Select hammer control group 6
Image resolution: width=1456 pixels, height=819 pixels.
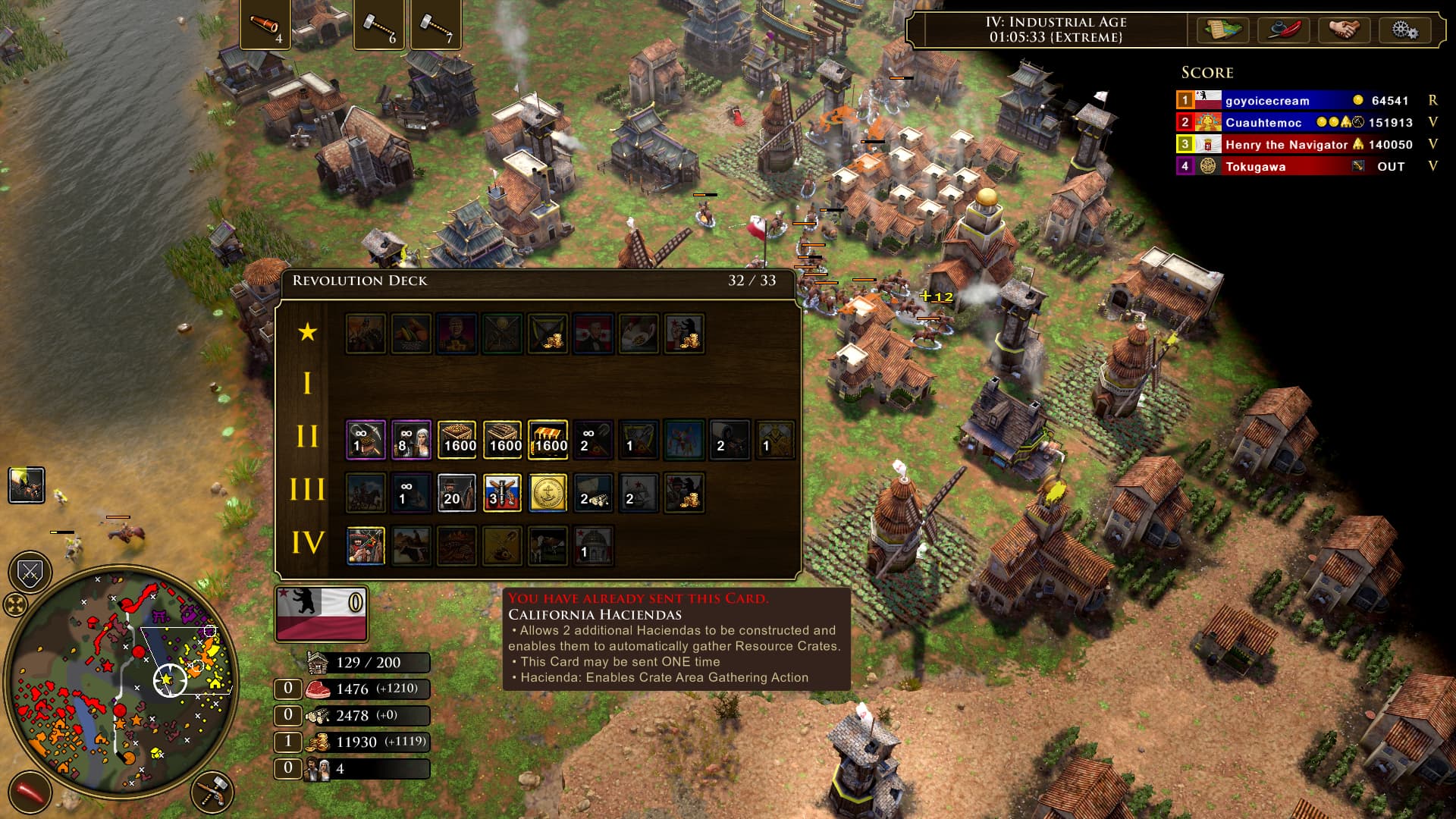coord(378,25)
